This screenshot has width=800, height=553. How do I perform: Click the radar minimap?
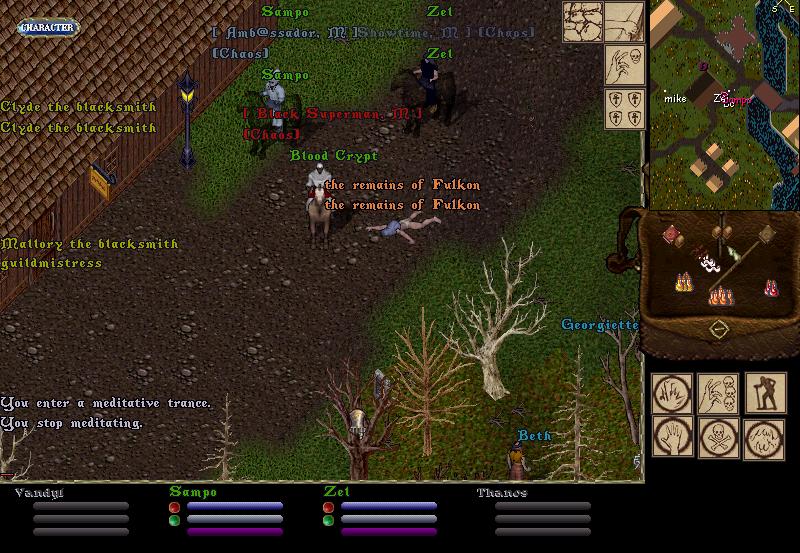(x=724, y=104)
